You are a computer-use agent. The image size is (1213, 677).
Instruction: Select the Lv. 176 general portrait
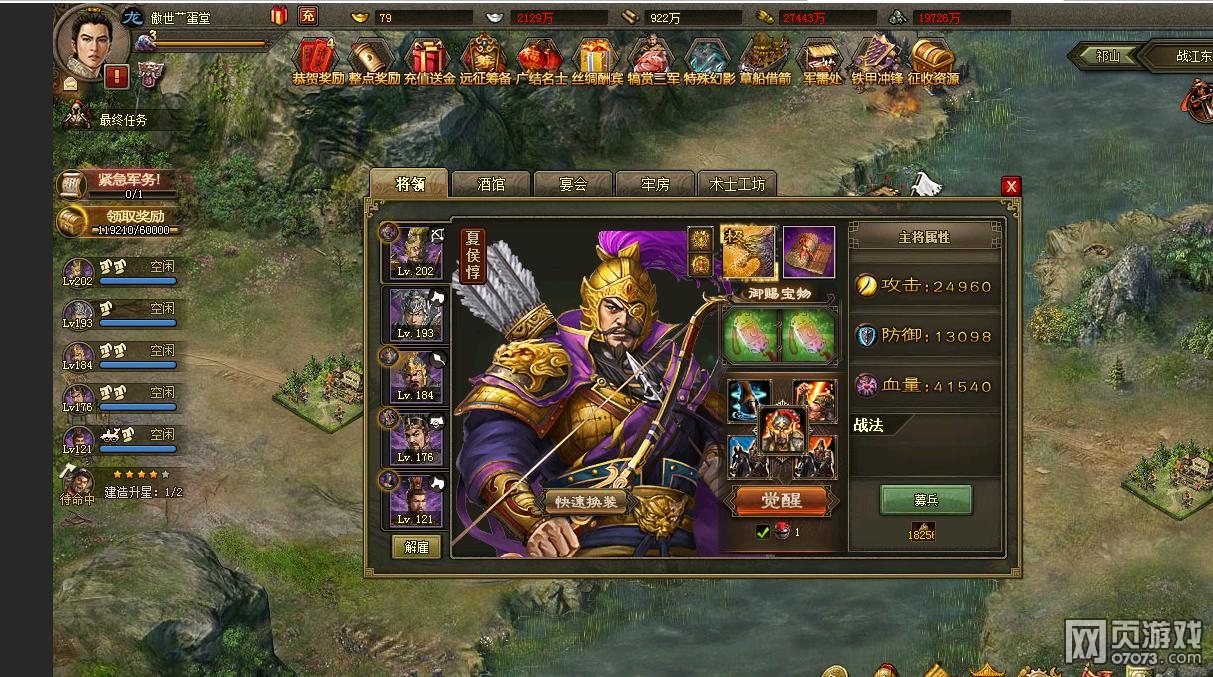pos(416,437)
